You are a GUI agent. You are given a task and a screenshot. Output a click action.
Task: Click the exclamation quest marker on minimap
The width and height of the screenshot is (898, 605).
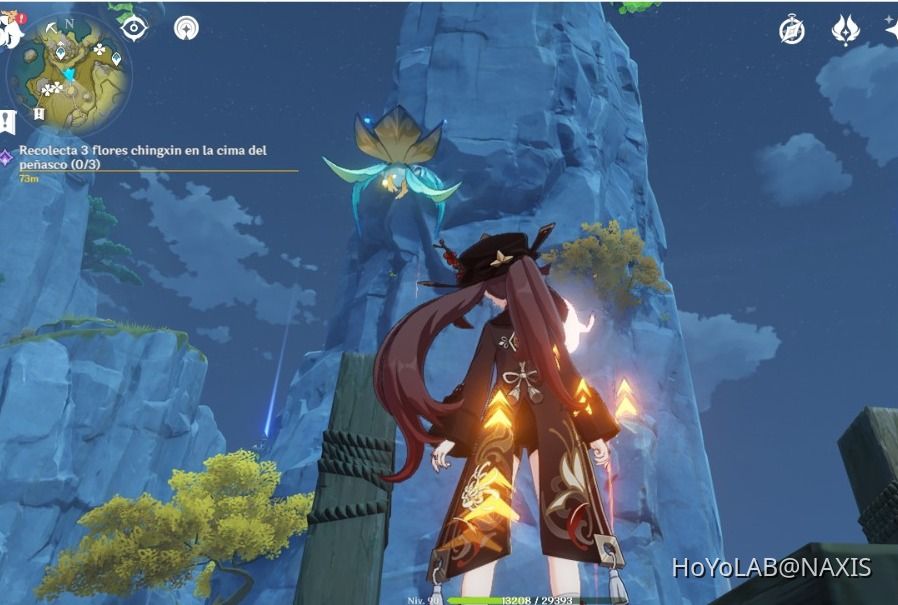point(38,114)
